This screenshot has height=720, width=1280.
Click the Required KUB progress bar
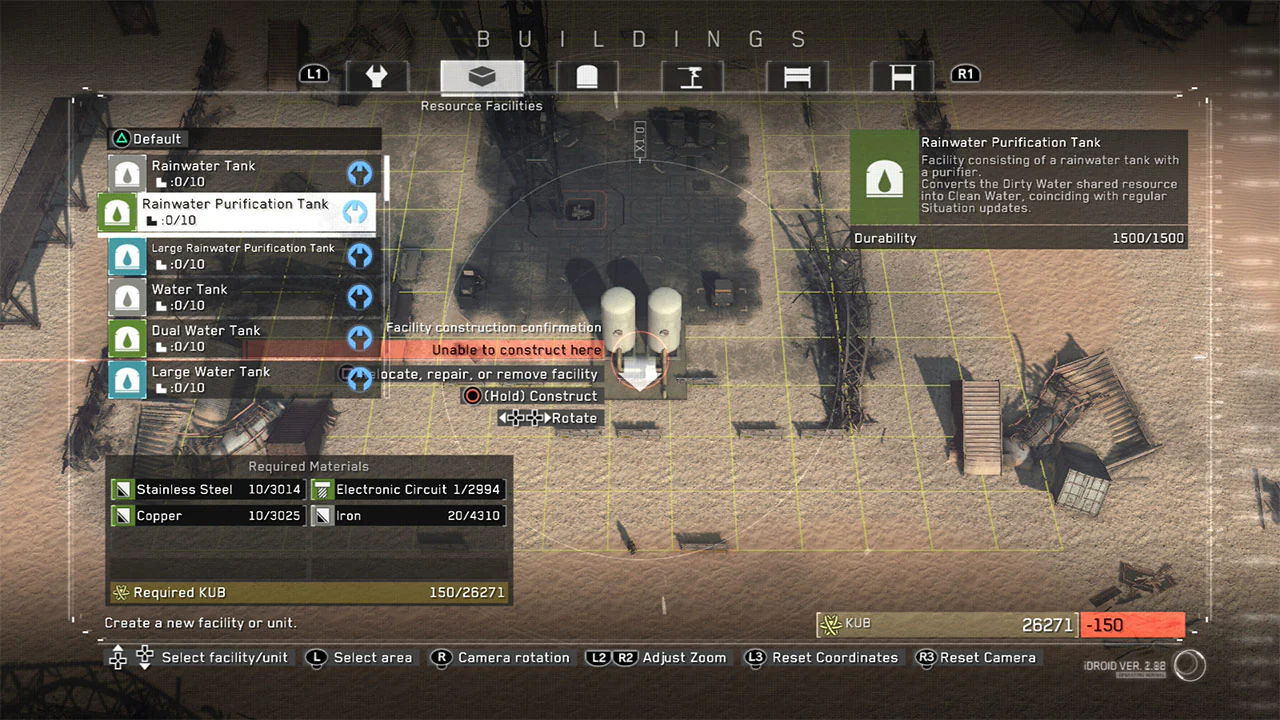click(308, 592)
